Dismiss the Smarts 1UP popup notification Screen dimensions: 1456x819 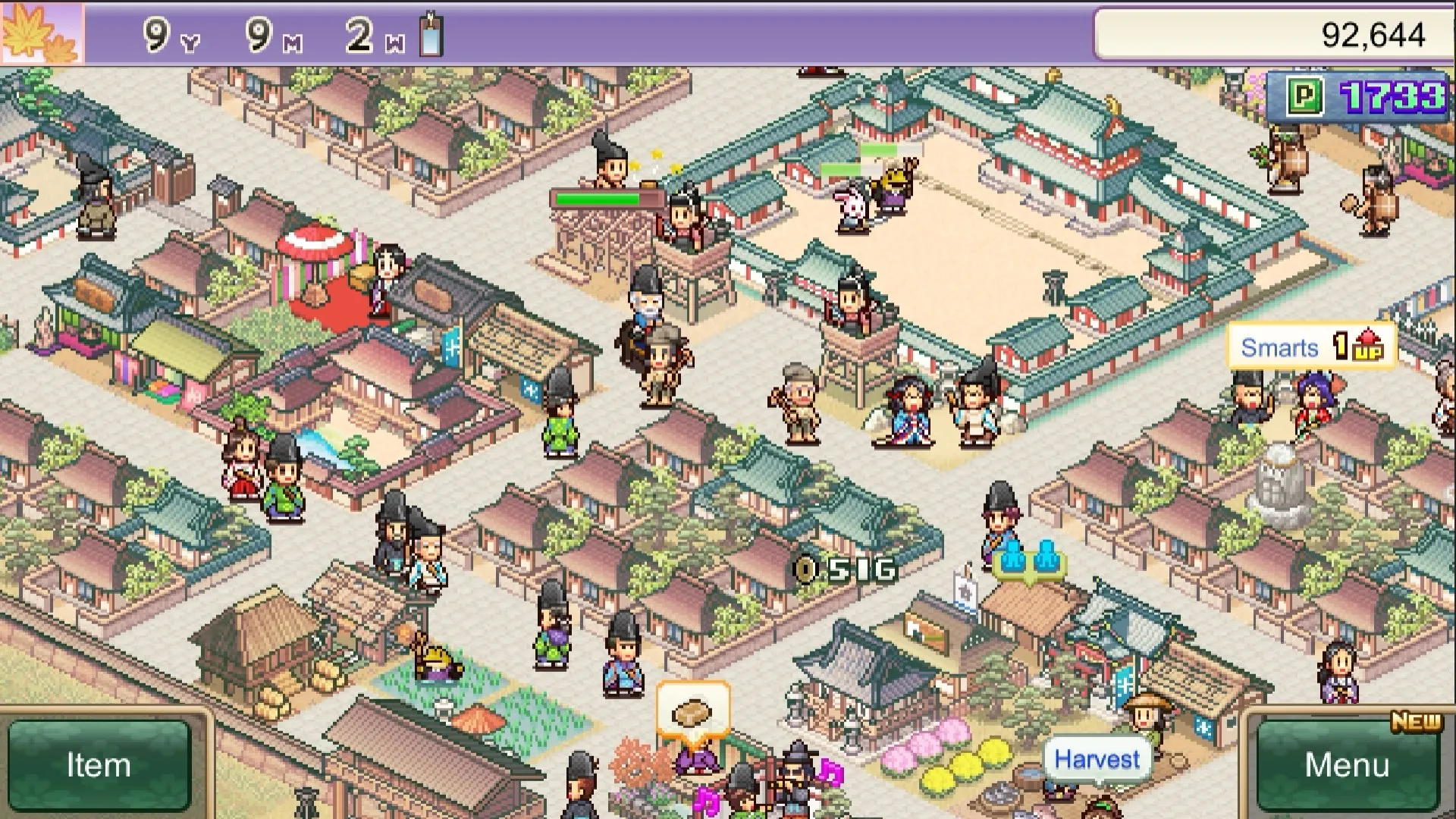pyautogui.click(x=1312, y=347)
